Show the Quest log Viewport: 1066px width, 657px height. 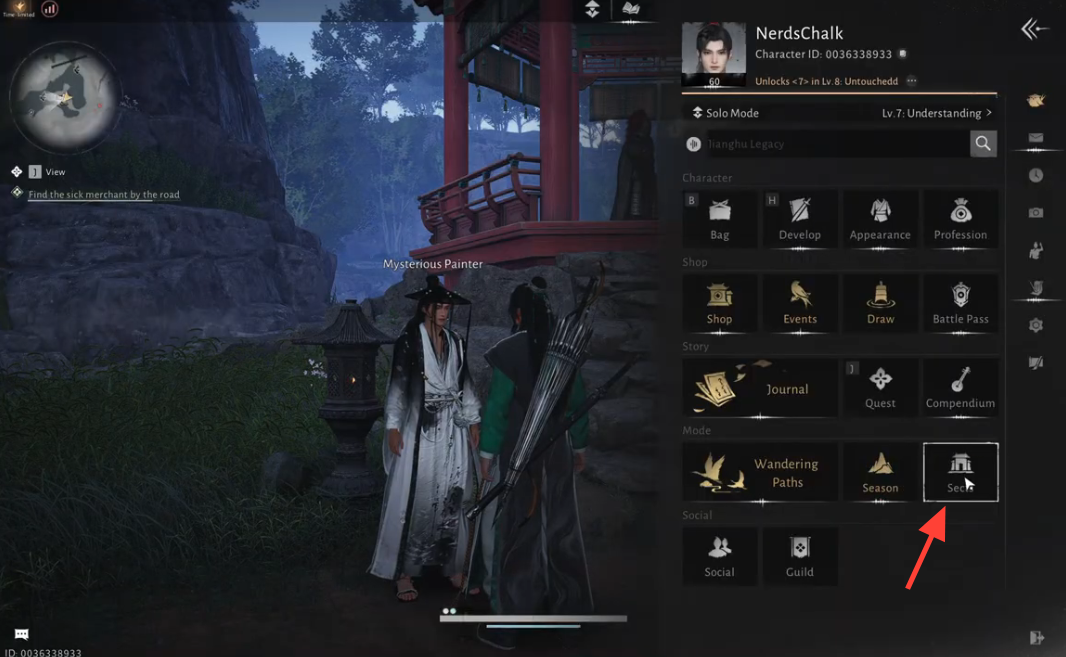[880, 387]
